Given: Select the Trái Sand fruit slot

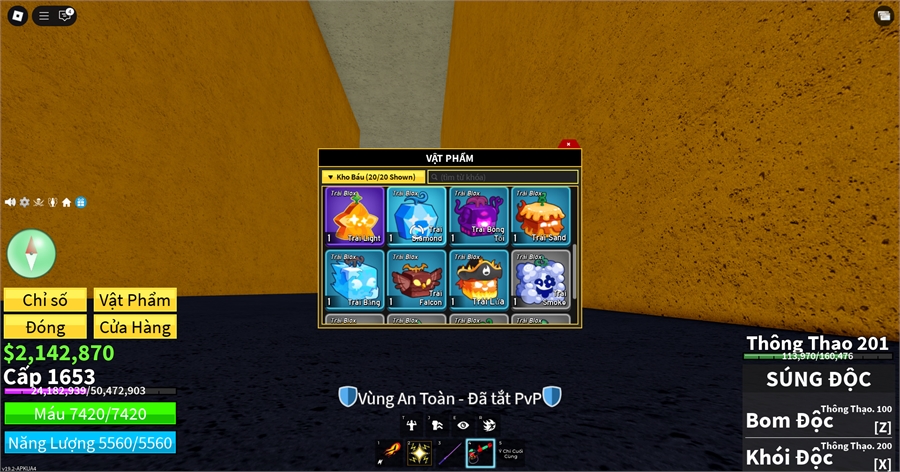Looking at the screenshot, I should coord(540,215).
